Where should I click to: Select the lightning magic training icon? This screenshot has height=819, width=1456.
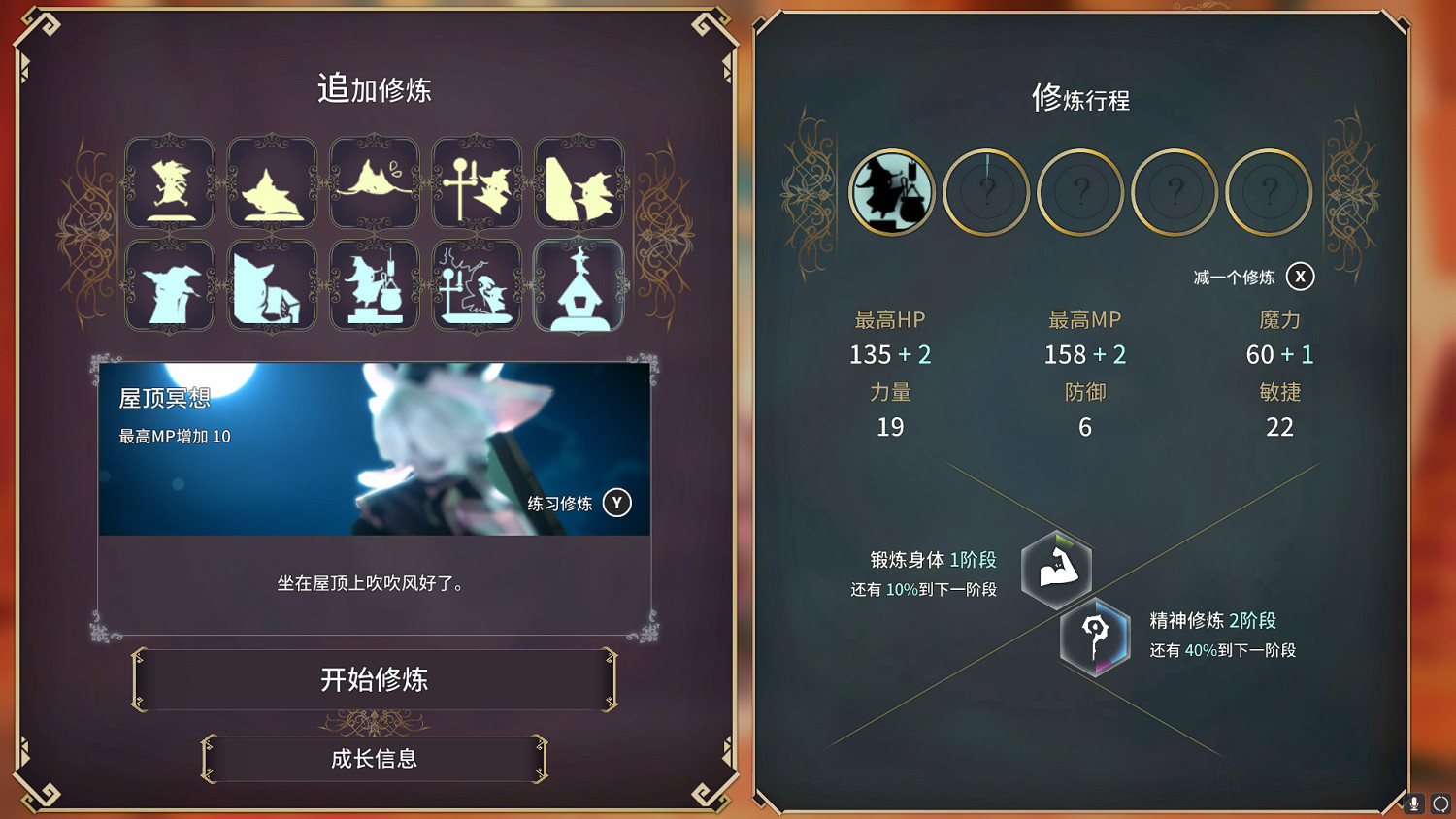pos(476,291)
